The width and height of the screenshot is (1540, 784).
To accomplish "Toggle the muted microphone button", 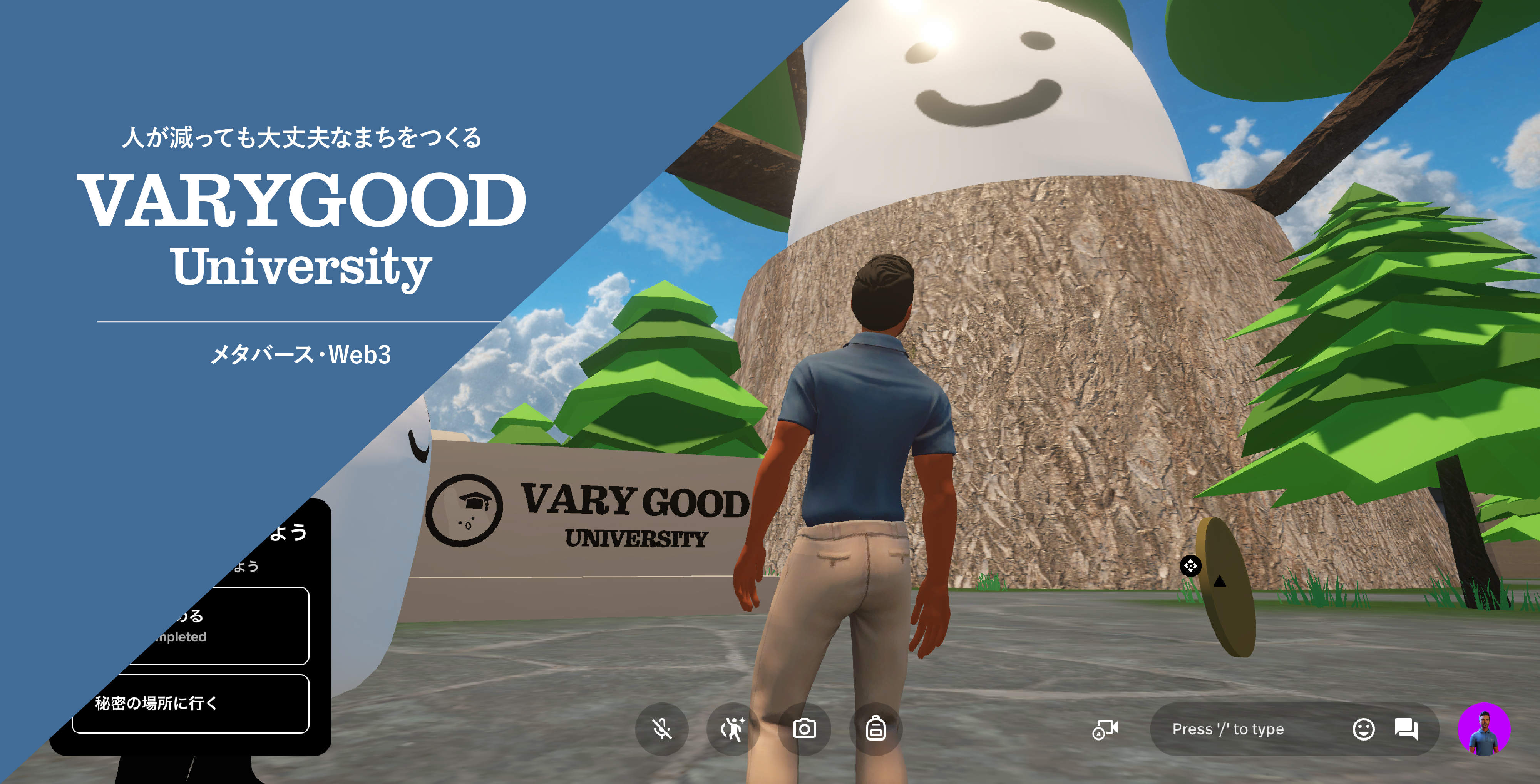I will (662, 729).
